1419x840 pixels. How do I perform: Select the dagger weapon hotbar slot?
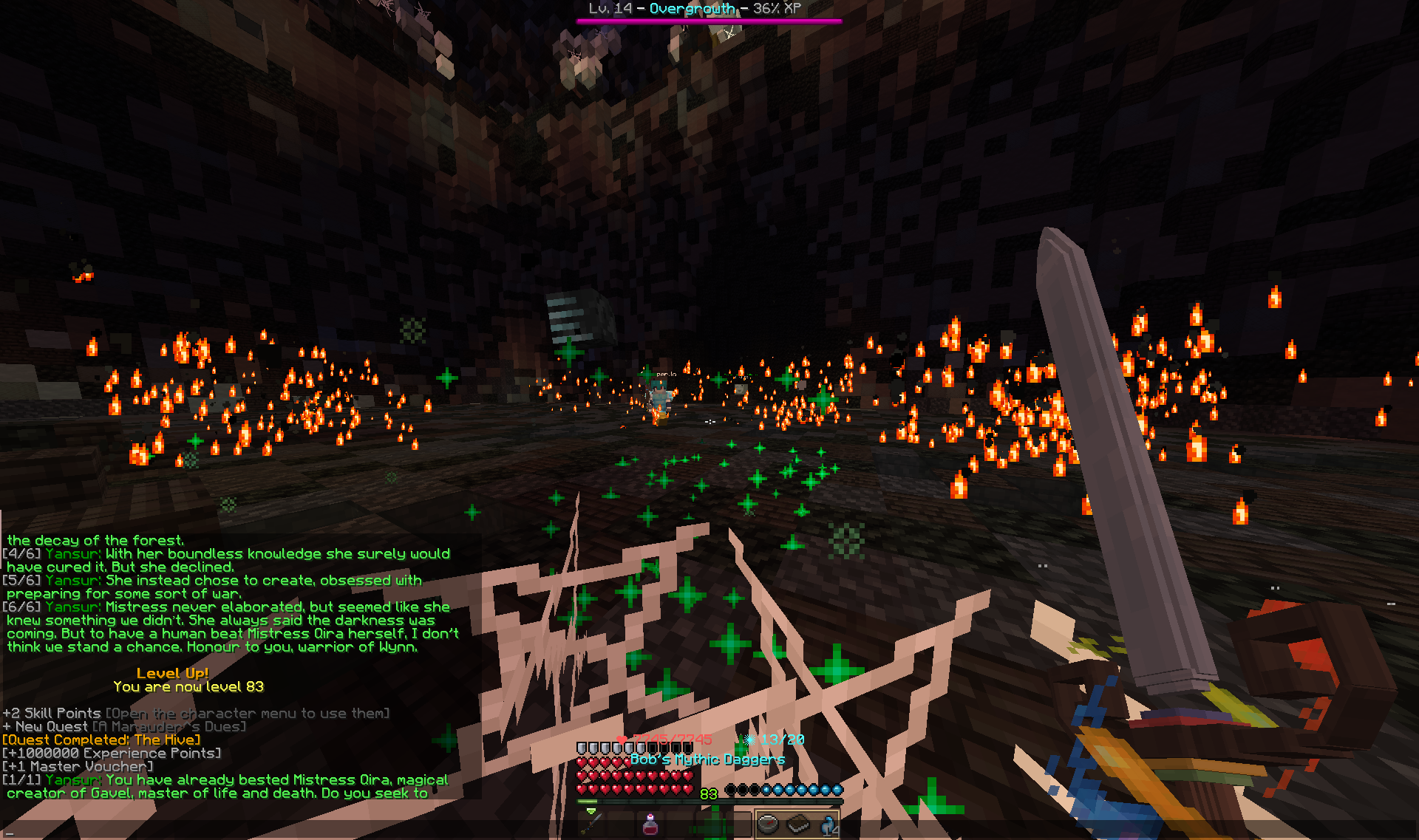pos(592,823)
